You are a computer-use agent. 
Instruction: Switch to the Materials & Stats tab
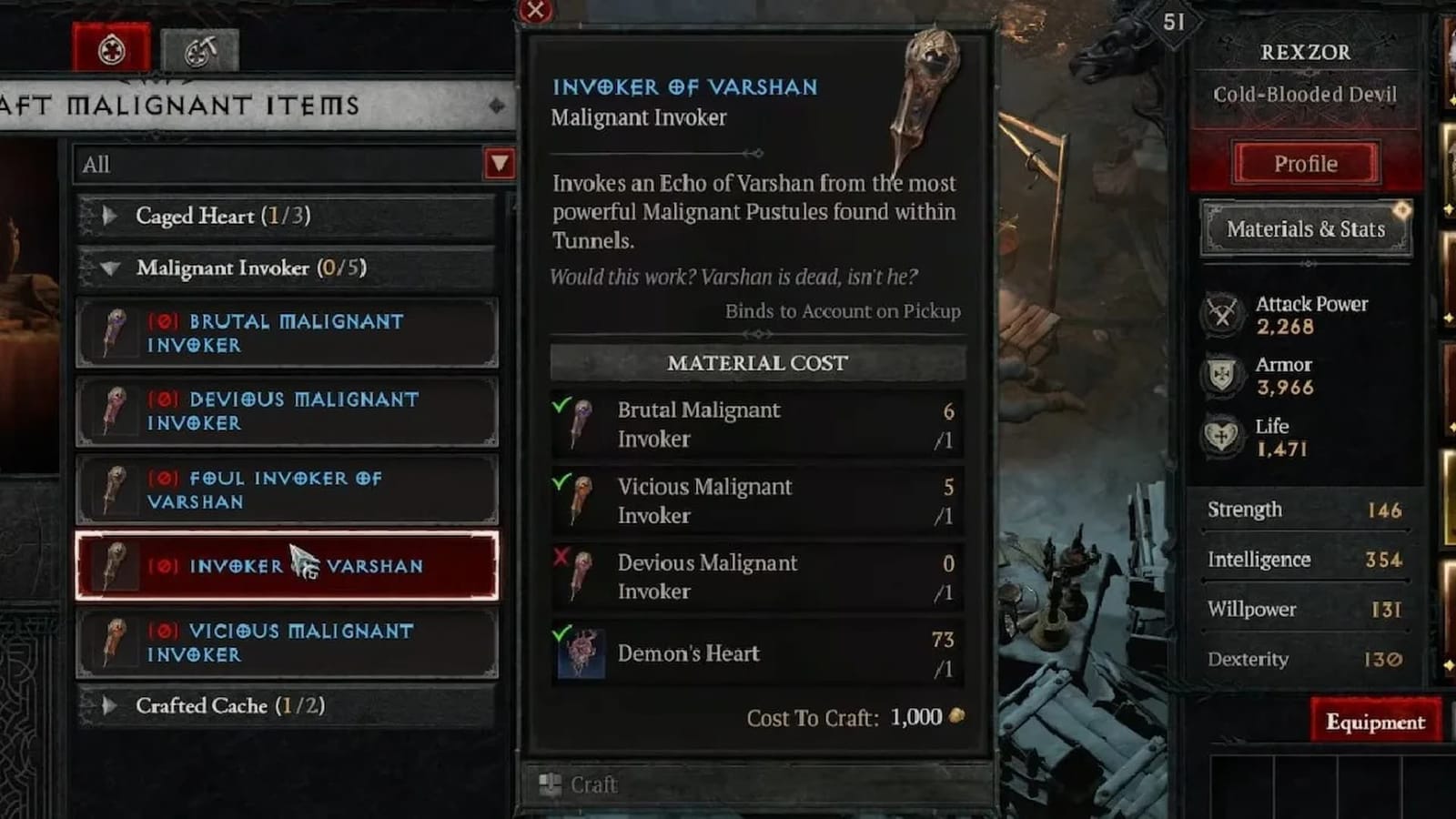[x=1306, y=228]
